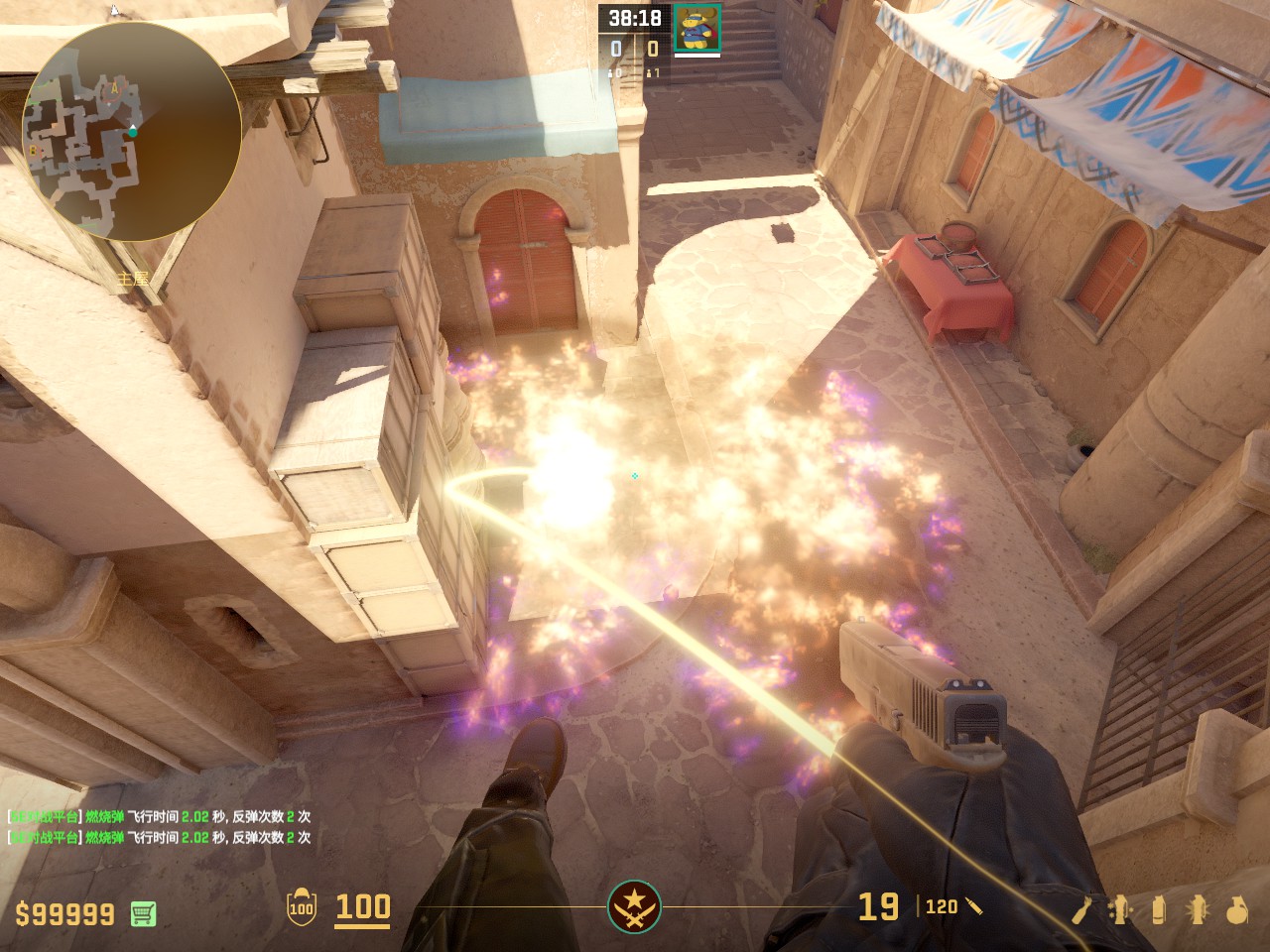Select the Molotov grenade icon
1270x952 pixels.
coord(1081,909)
